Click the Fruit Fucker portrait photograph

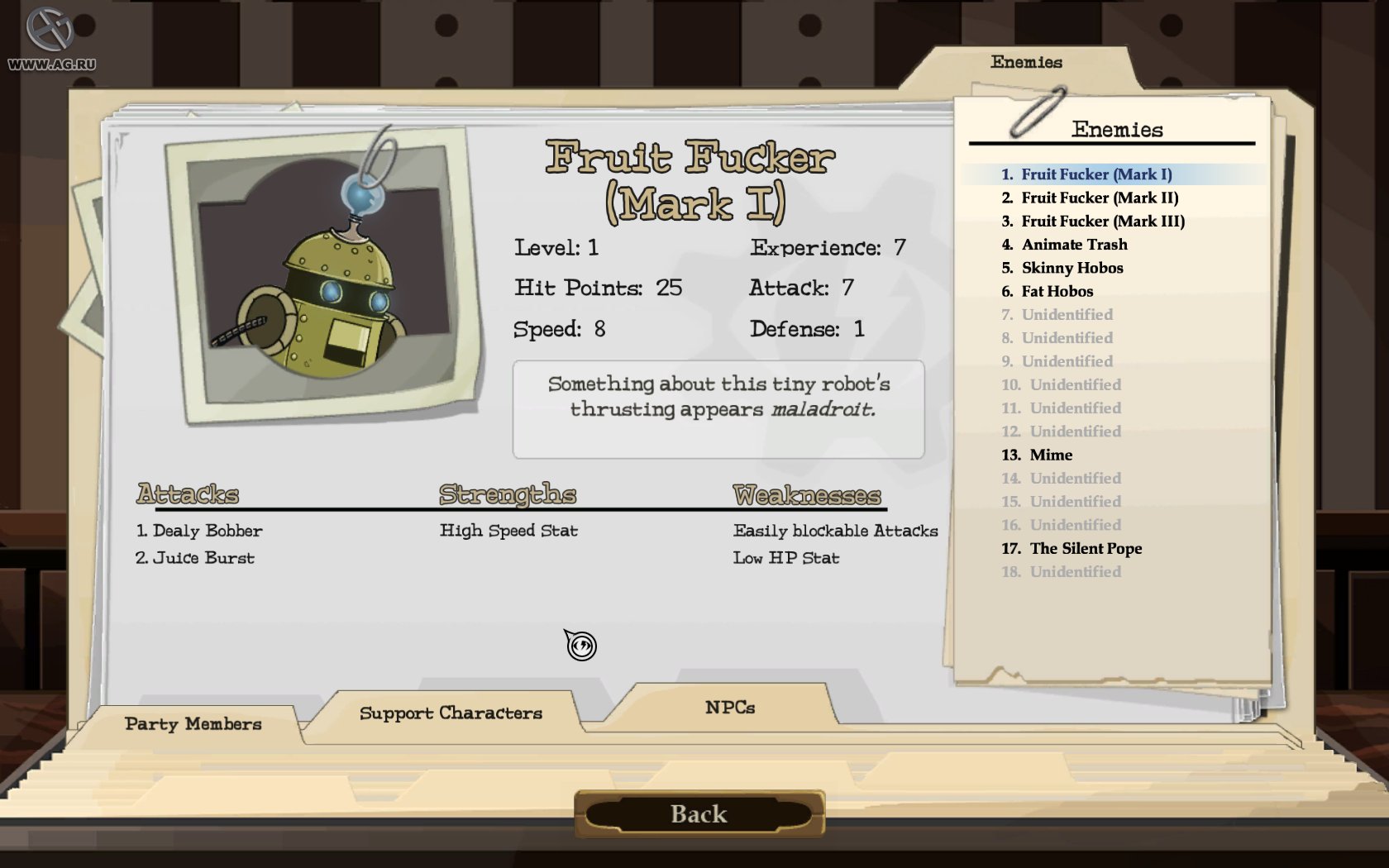(x=321, y=273)
